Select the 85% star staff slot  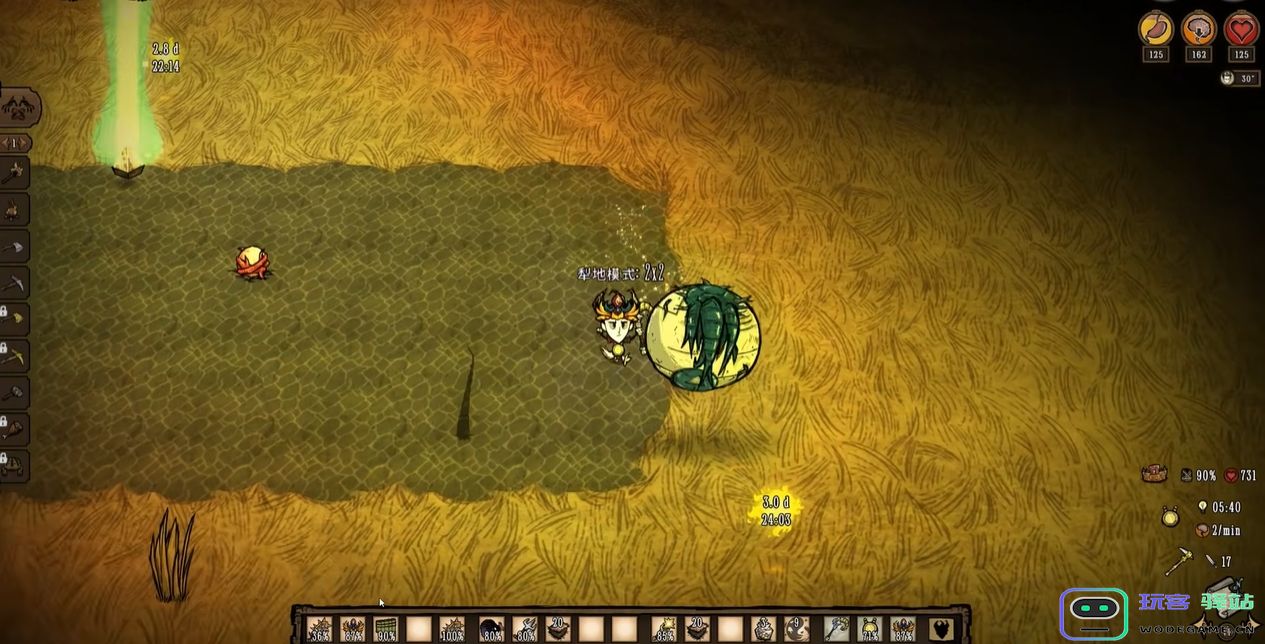click(664, 628)
